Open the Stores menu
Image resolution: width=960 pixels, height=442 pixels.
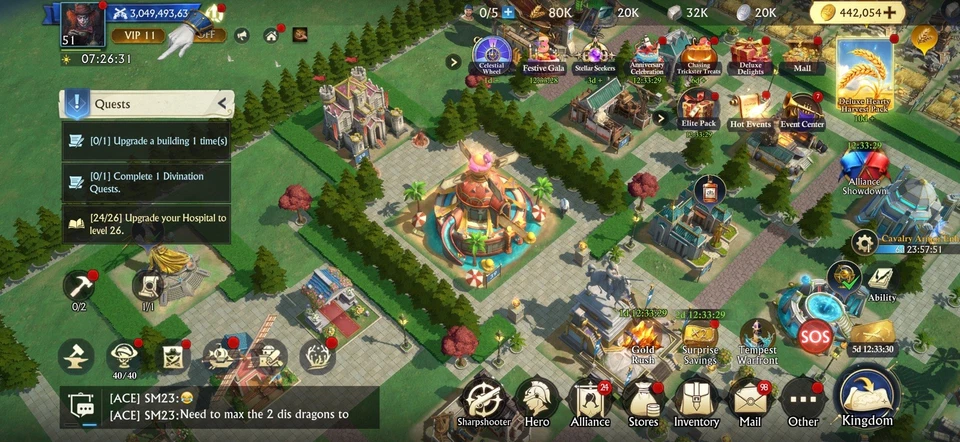[643, 398]
